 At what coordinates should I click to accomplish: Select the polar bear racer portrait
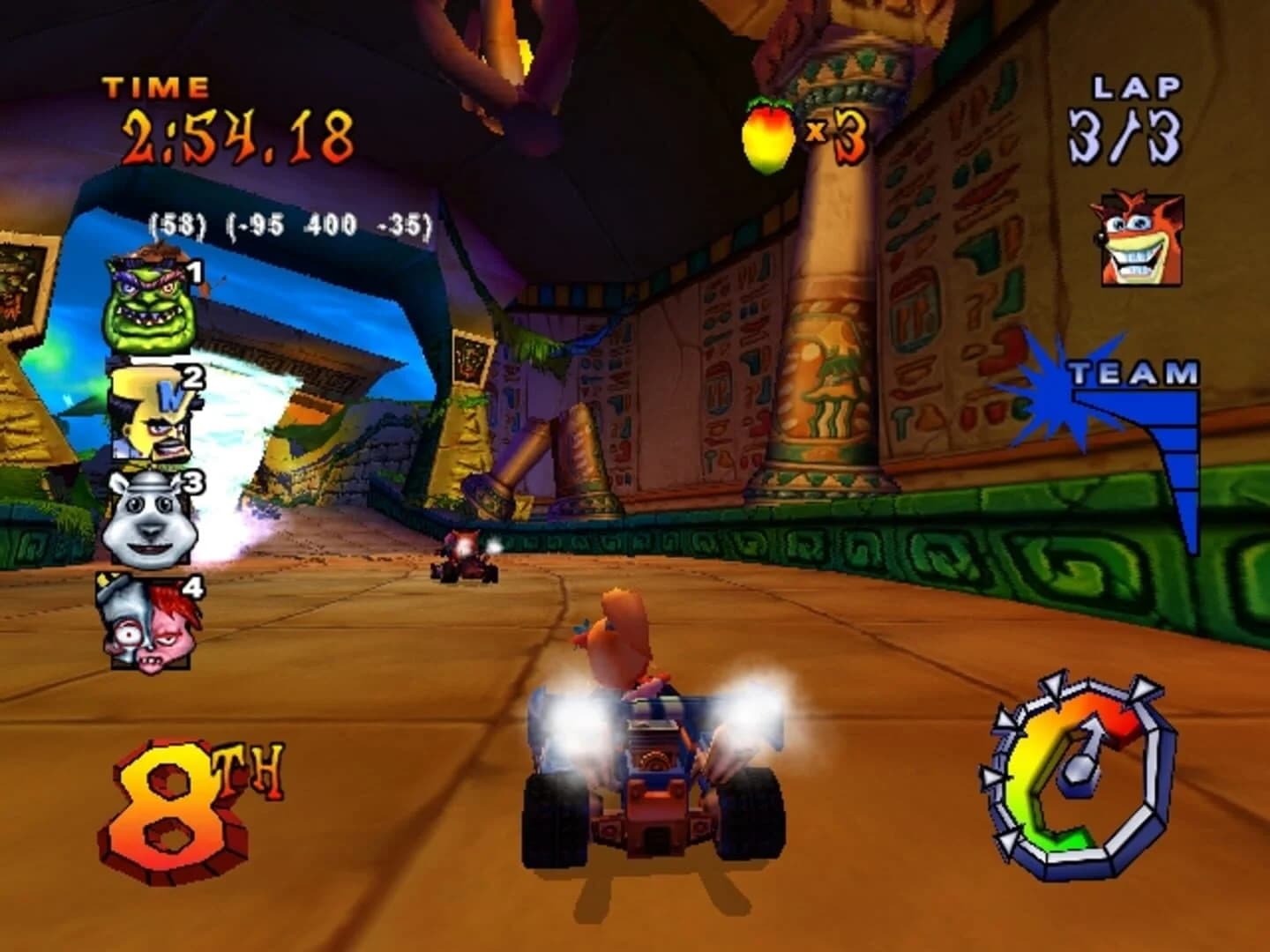(150, 517)
